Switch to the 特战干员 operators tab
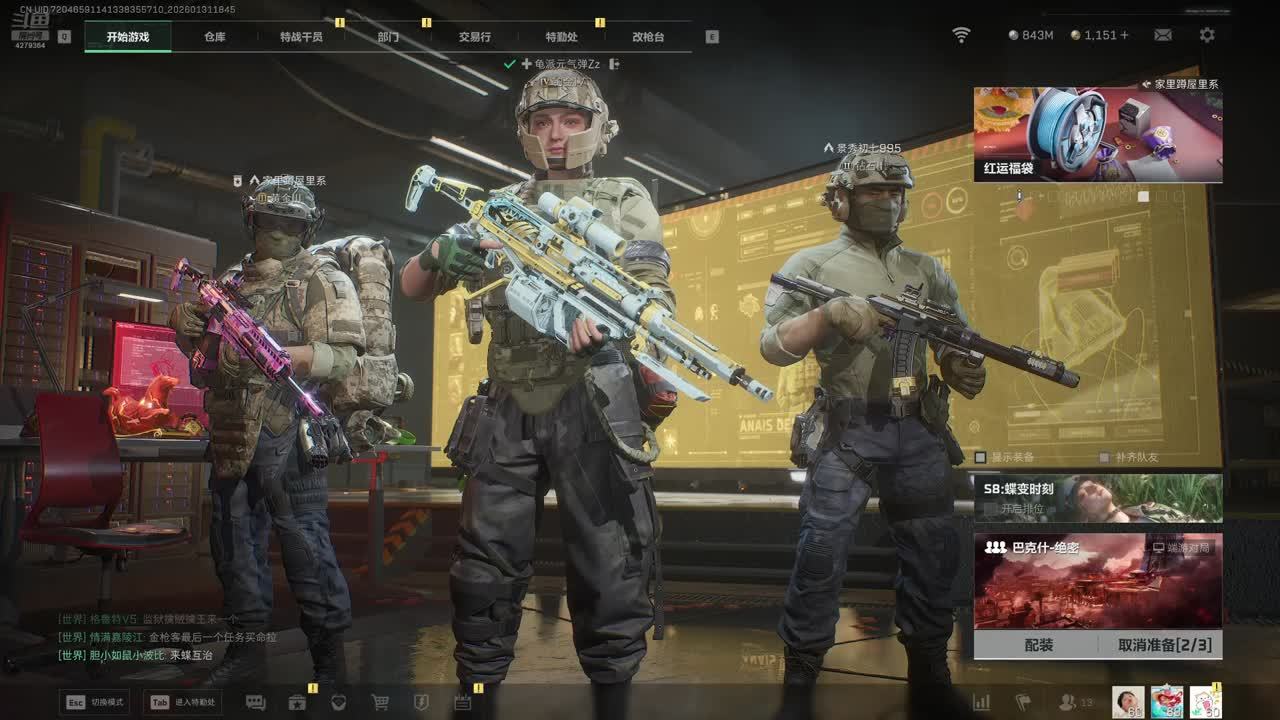This screenshot has width=1280, height=720. pos(301,37)
